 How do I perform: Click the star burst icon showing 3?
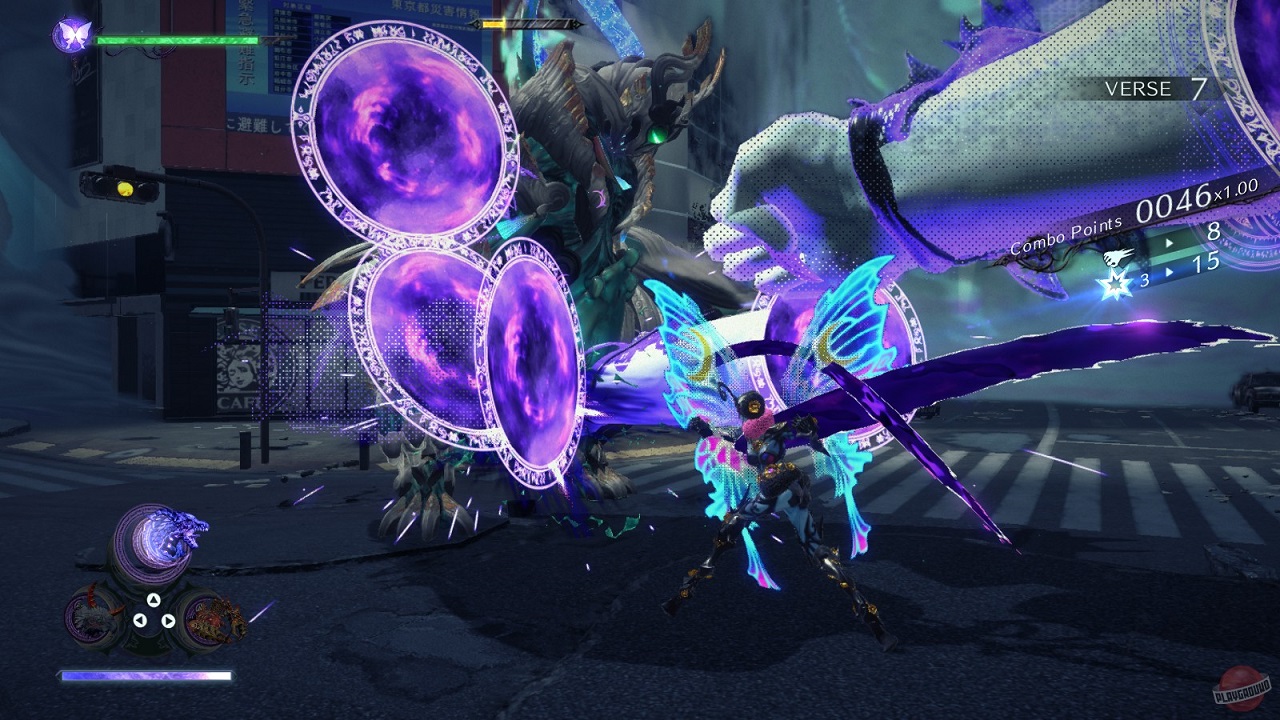pyautogui.click(x=1116, y=283)
